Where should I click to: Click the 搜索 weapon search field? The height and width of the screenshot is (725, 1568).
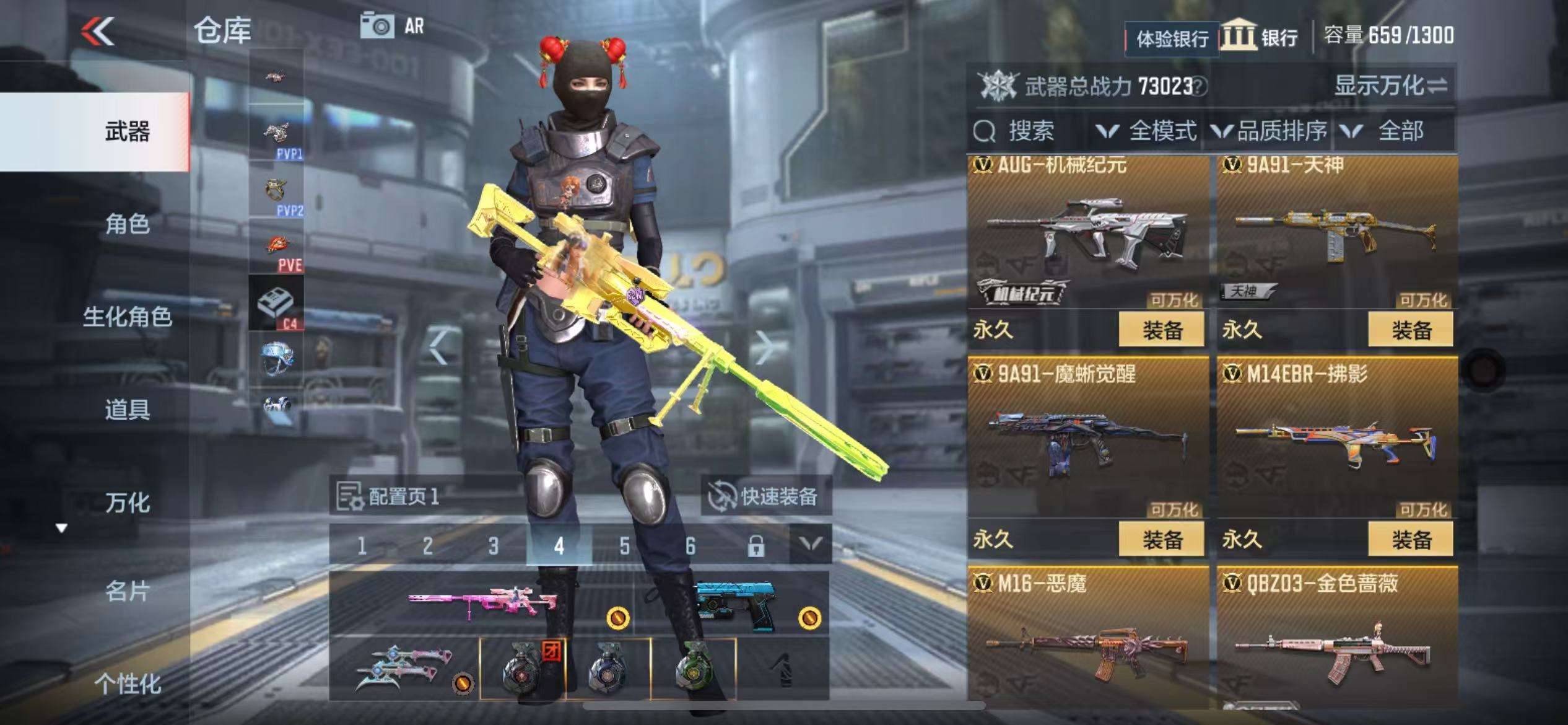tap(1028, 131)
